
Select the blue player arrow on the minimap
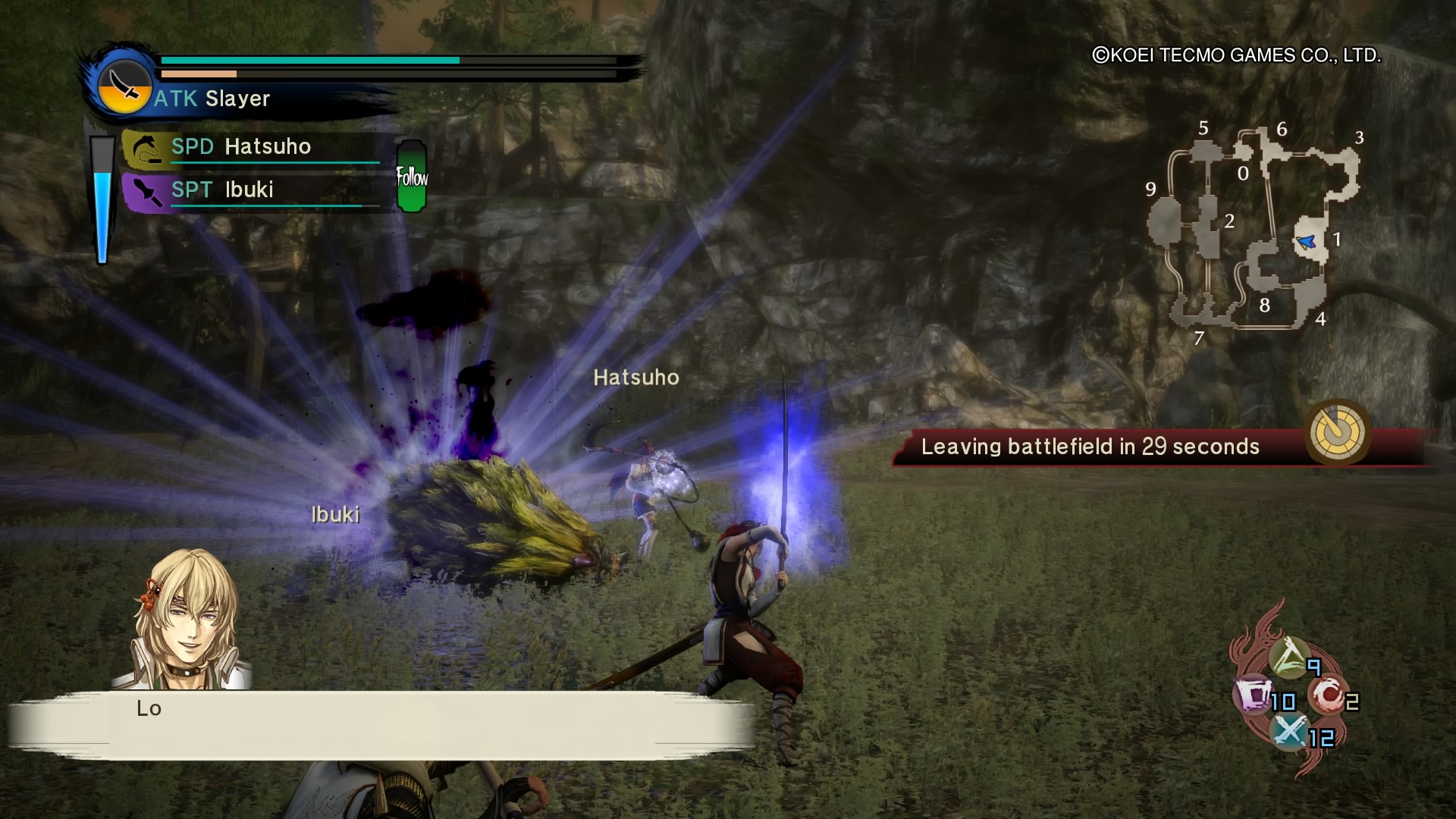coord(1306,243)
